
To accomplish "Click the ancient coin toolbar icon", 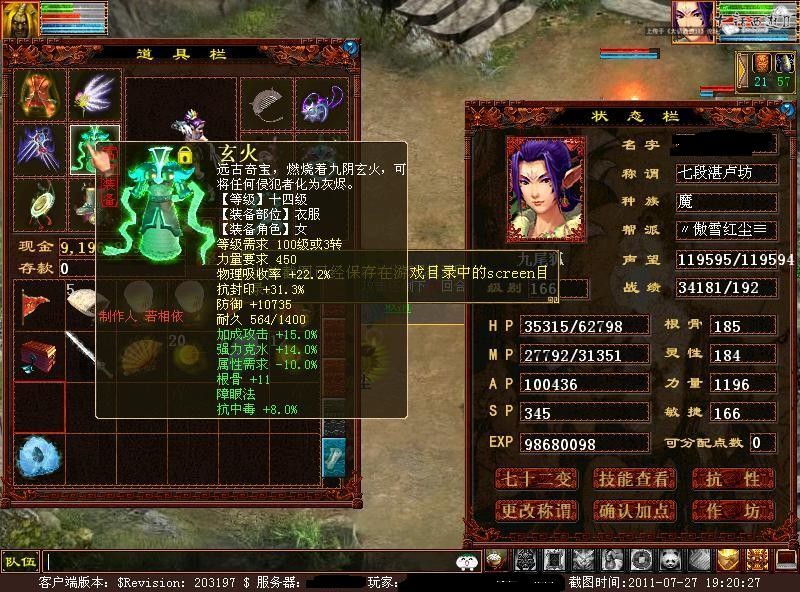I will click(641, 561).
